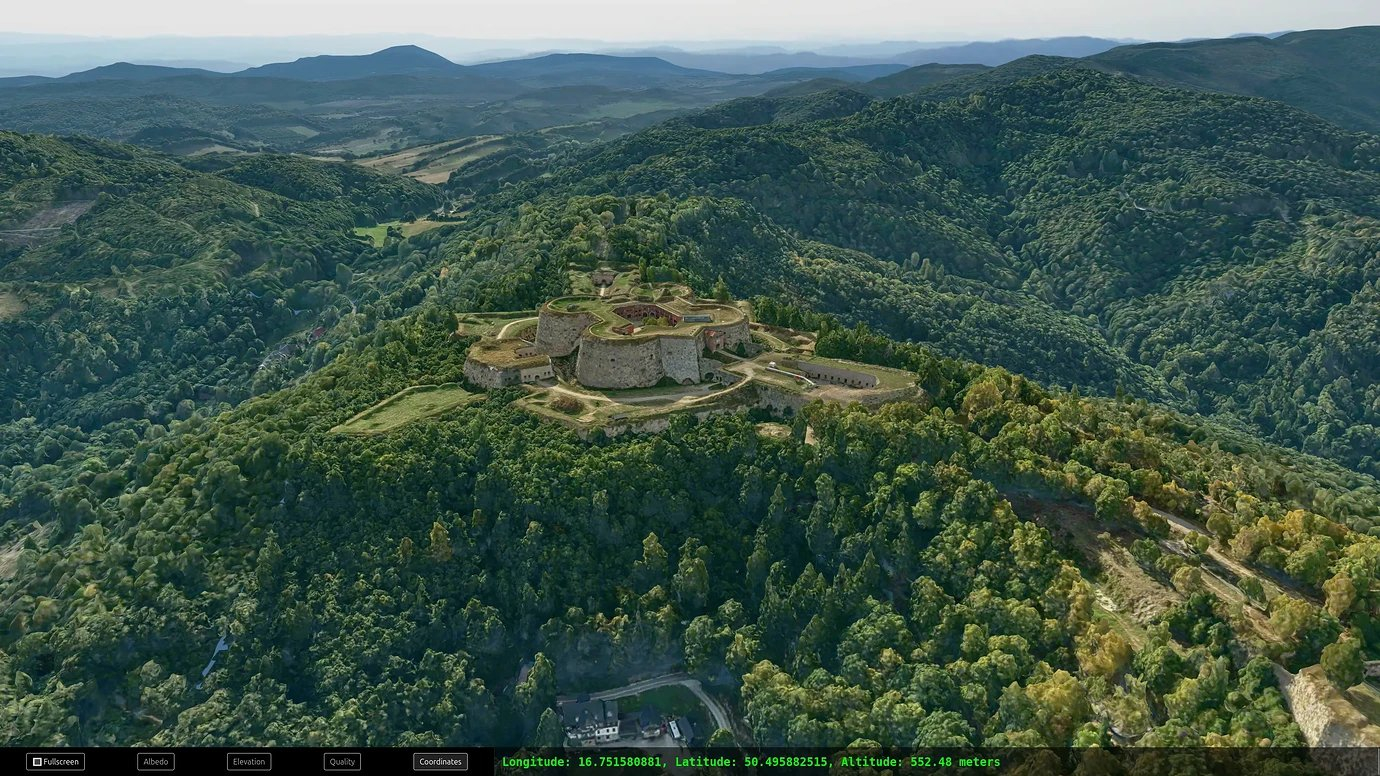
Task: Toggle the Fullscreen button
Action: click(x=55, y=762)
